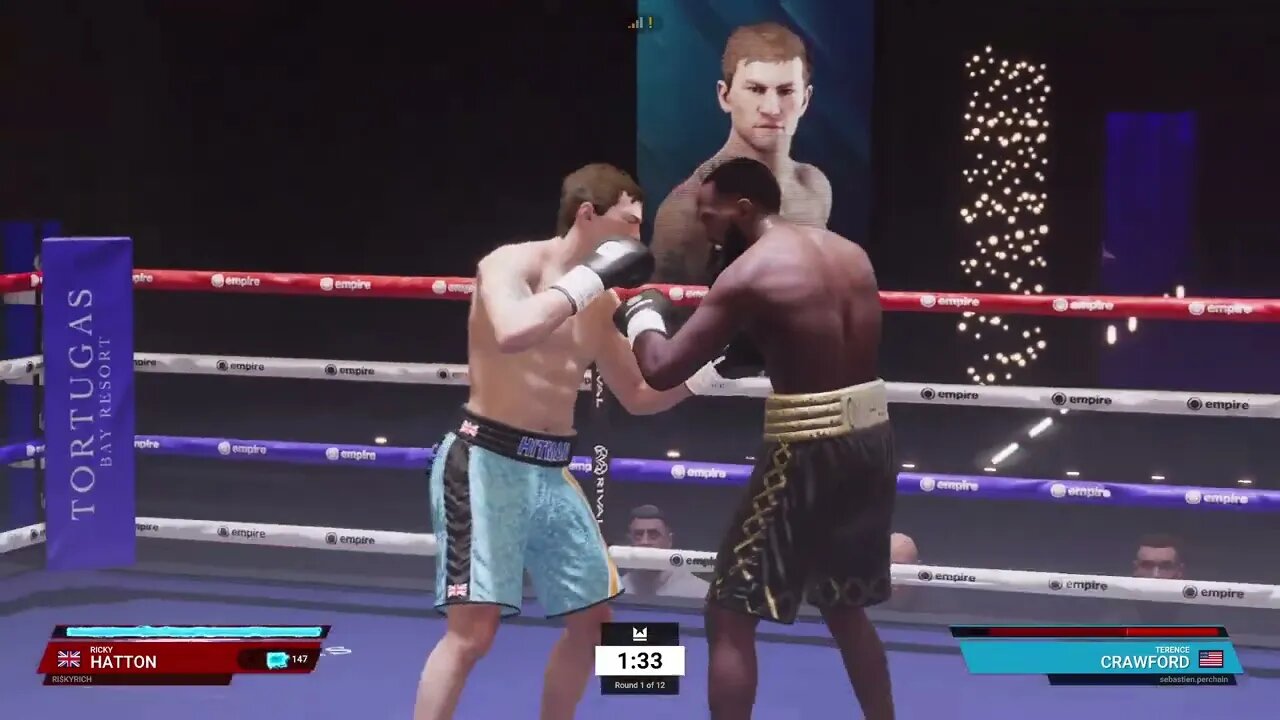Select the US flag on Crawford's nameplate

click(x=1211, y=660)
